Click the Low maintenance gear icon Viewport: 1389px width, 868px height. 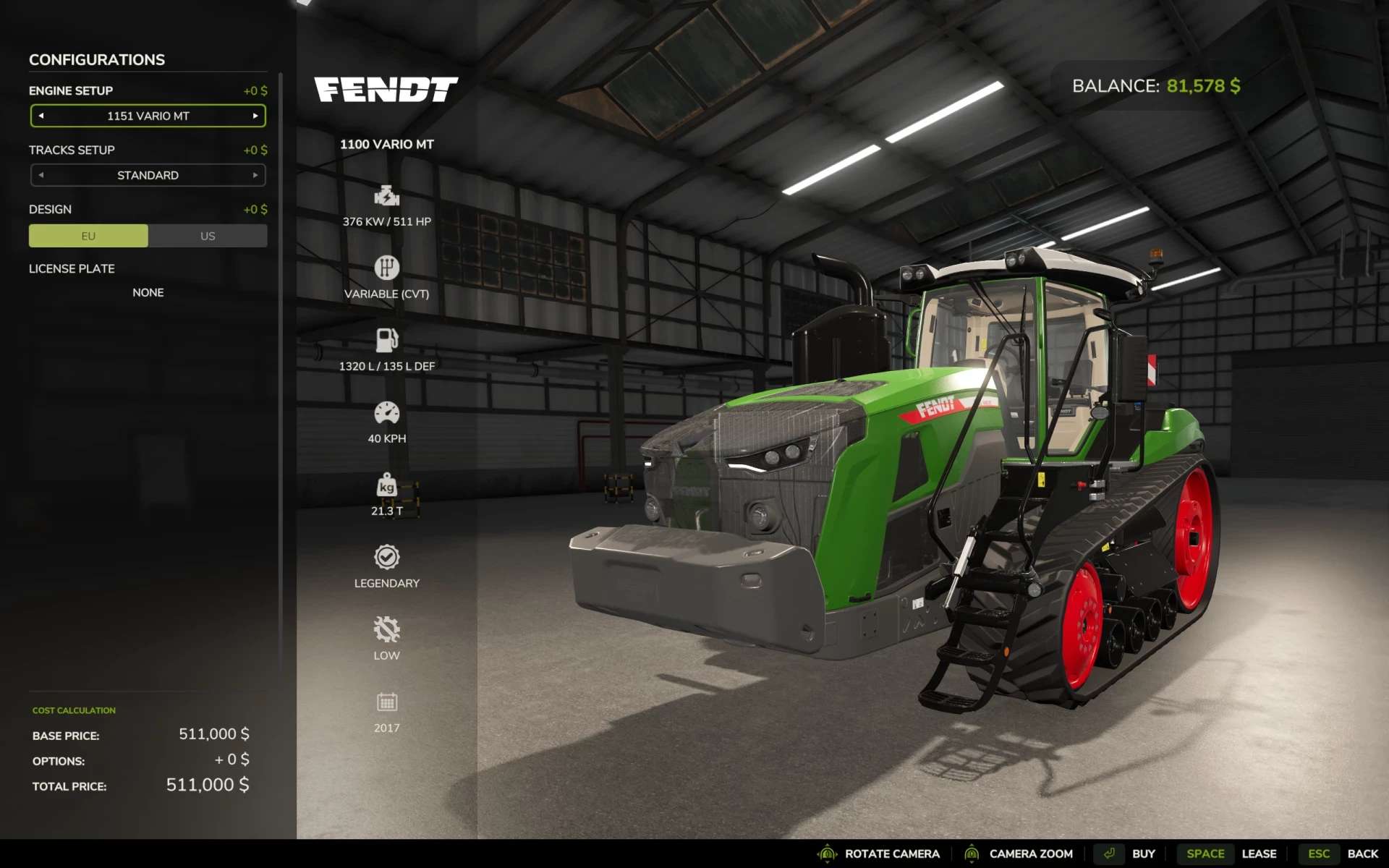coord(387,629)
